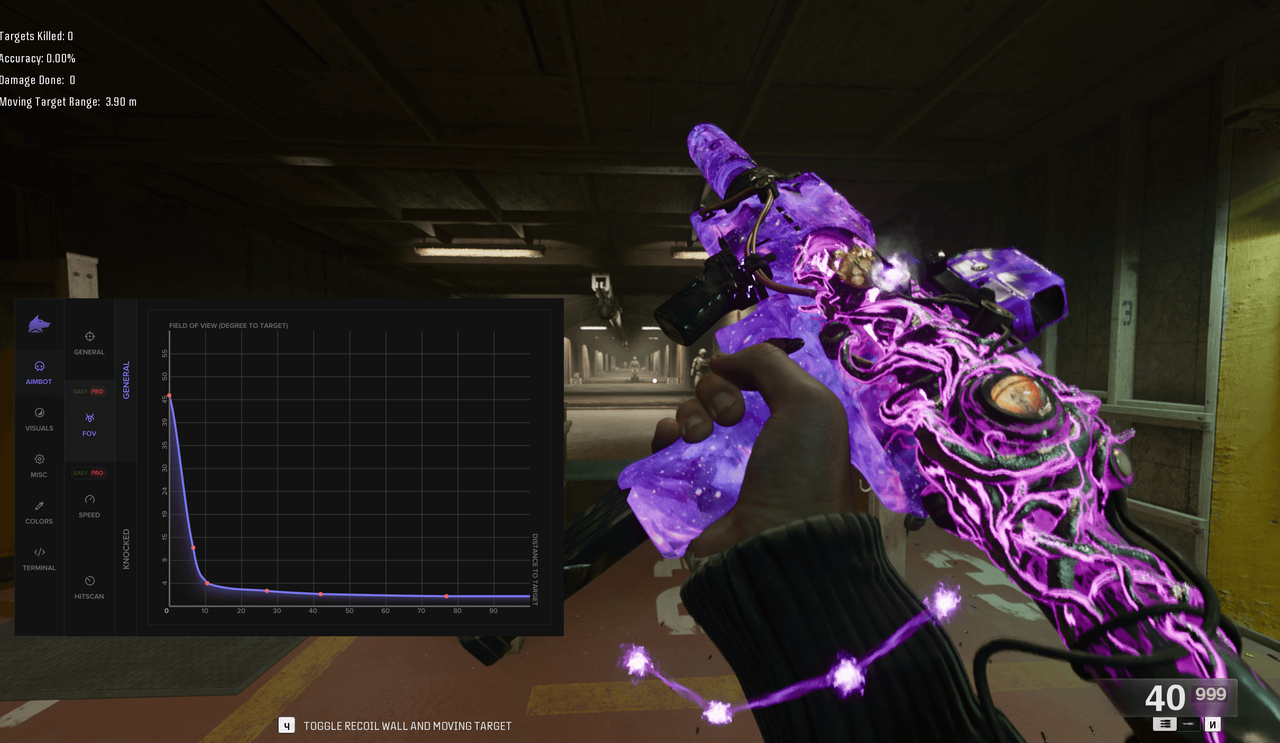Open the Terminal panel
This screenshot has width=1280, height=743.
(x=38, y=559)
